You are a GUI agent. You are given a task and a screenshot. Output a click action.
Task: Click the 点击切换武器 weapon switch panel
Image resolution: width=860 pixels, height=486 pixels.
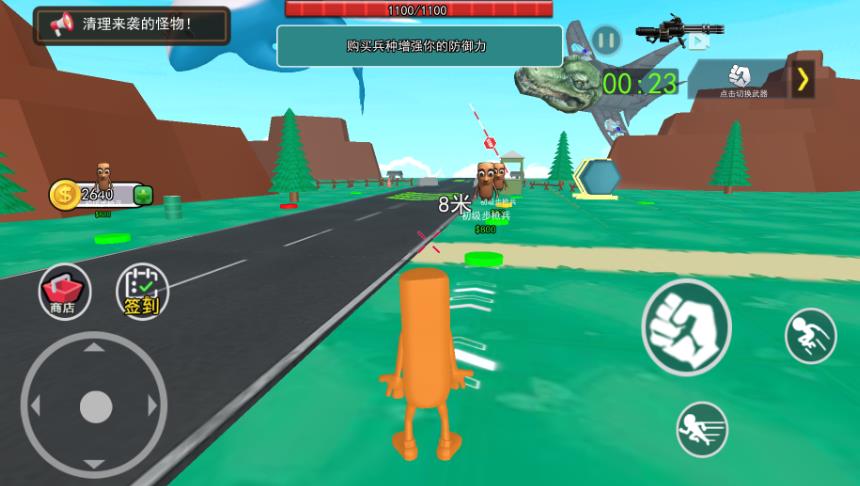tap(742, 79)
